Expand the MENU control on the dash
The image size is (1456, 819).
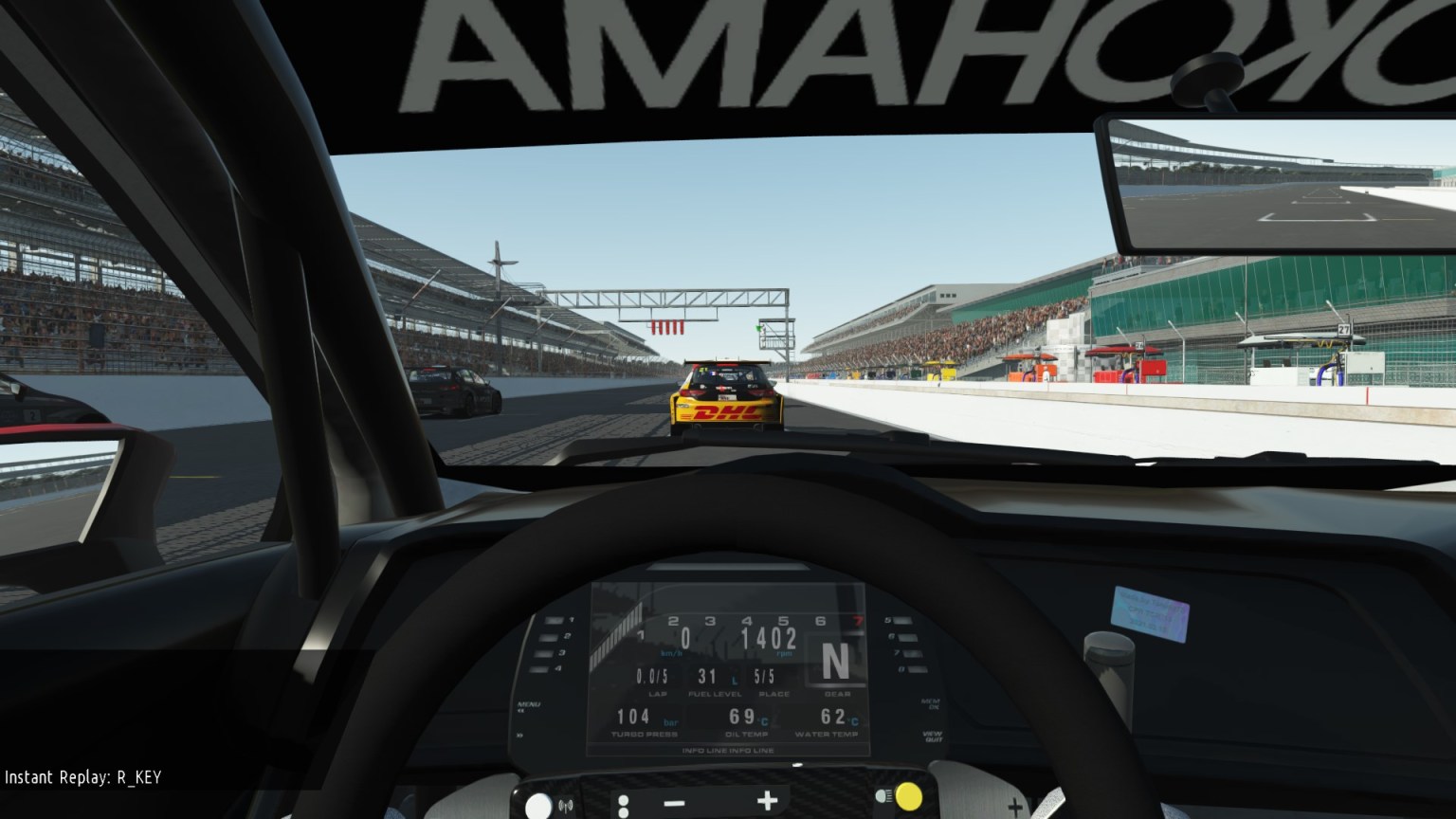click(529, 703)
